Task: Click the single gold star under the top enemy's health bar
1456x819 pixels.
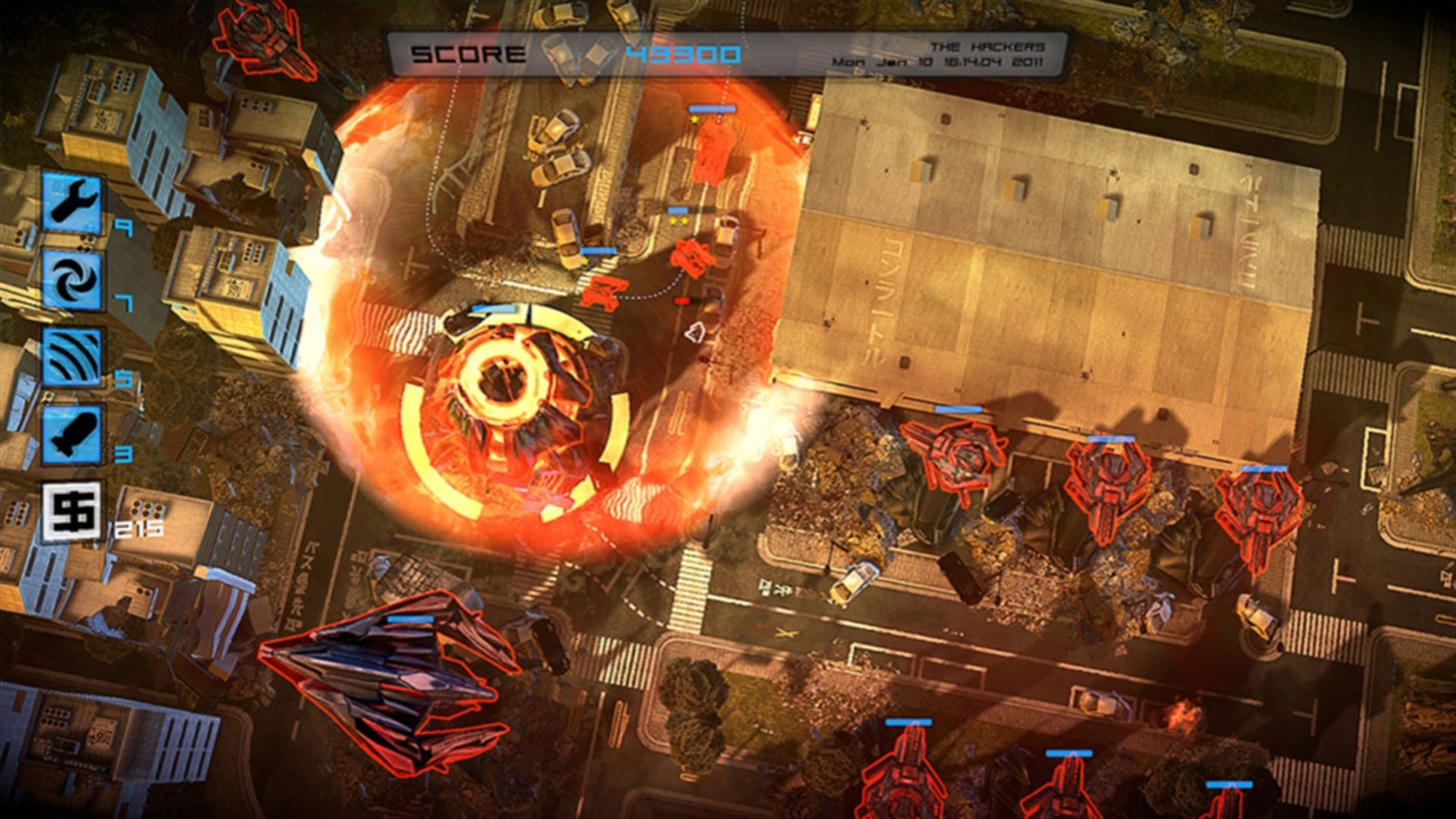Action: pyautogui.click(x=695, y=120)
